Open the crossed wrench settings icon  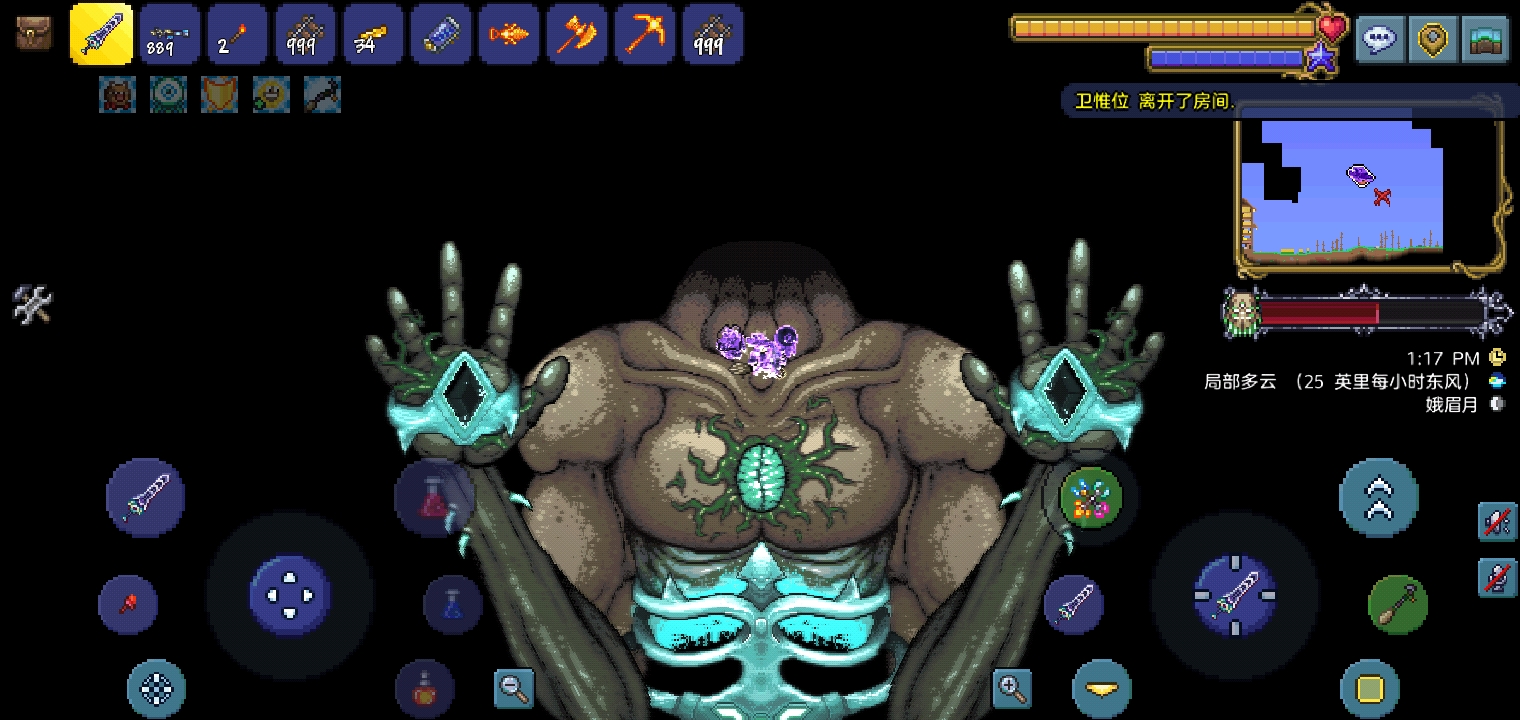(x=31, y=303)
